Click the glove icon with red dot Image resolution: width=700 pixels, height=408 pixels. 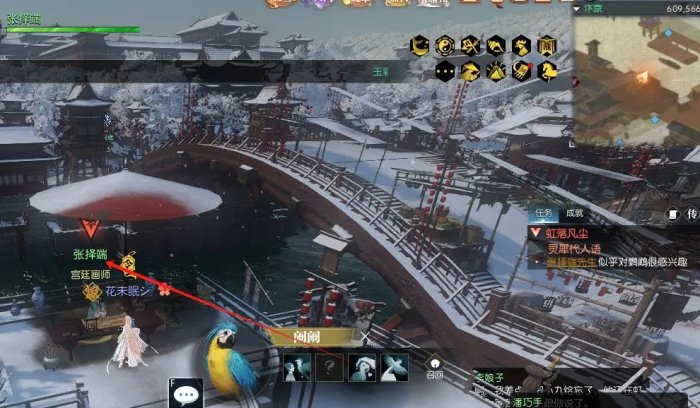click(522, 71)
